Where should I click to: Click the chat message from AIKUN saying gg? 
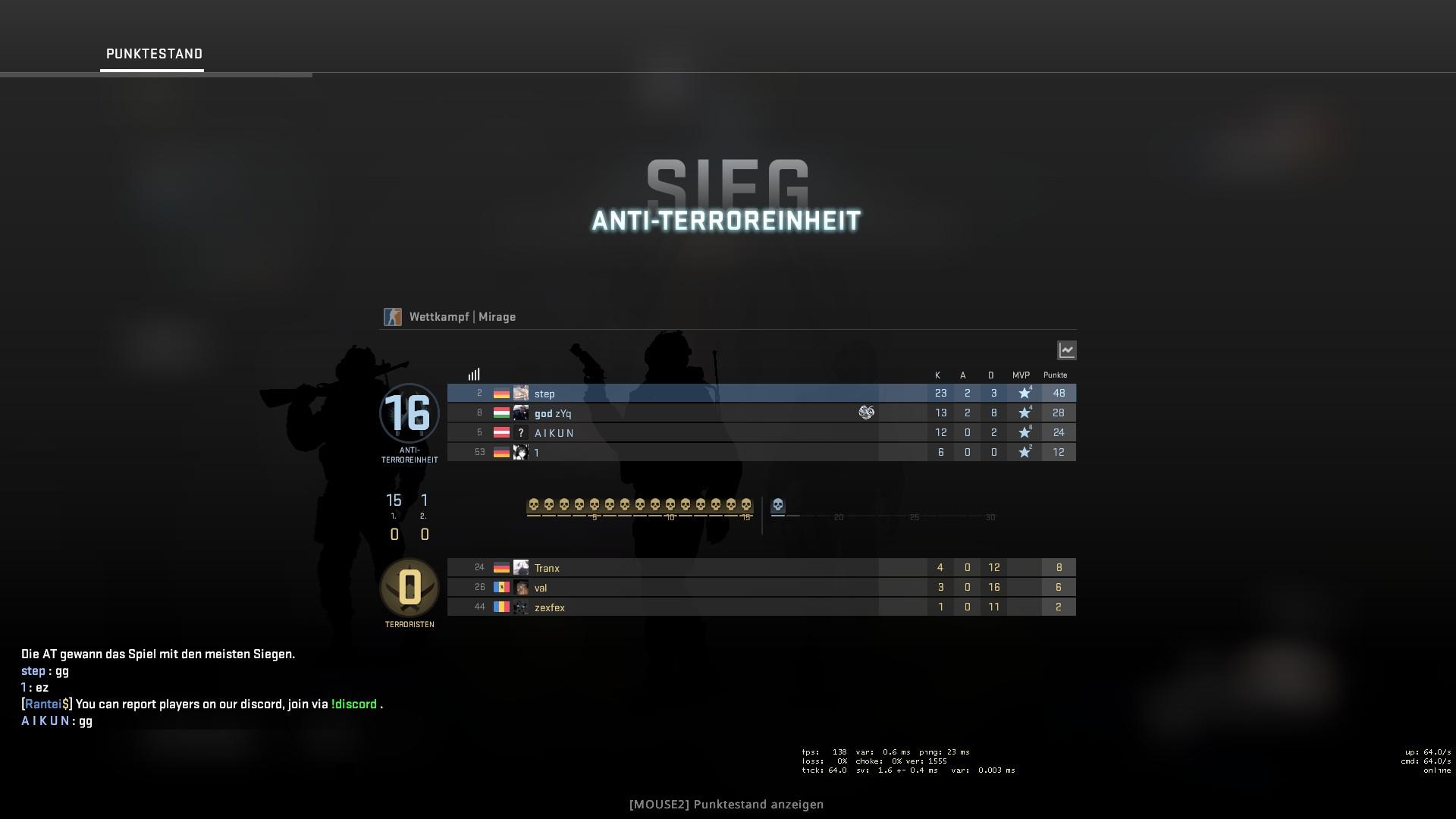pos(56,721)
